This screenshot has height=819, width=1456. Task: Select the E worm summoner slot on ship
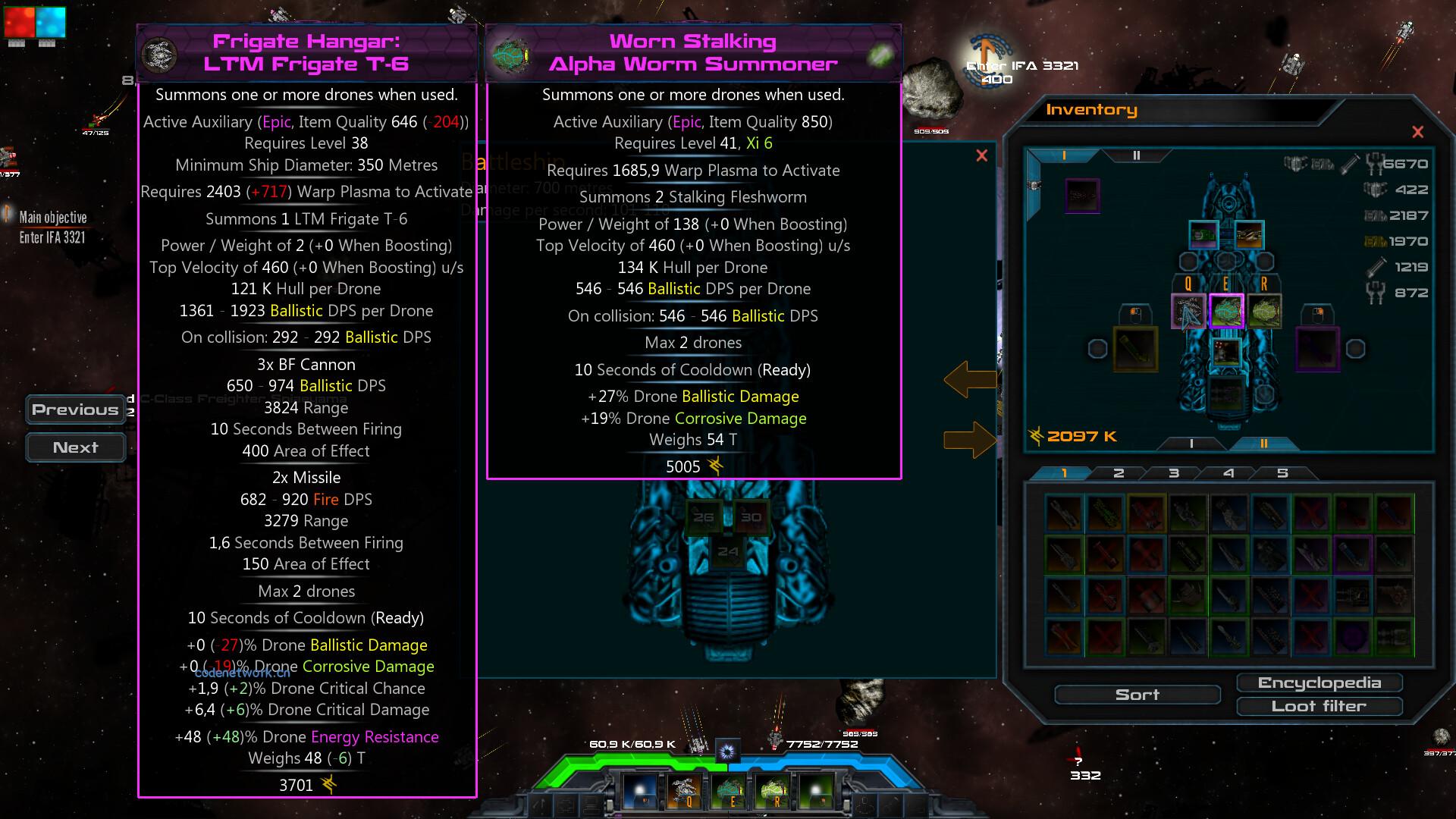[x=1226, y=312]
